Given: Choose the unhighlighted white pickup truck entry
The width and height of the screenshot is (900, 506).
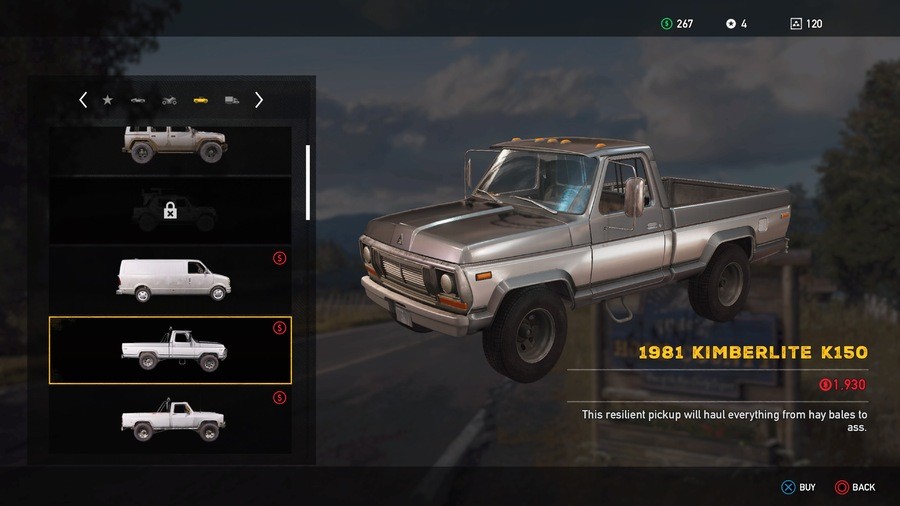Looking at the screenshot, I should pyautogui.click(x=171, y=420).
